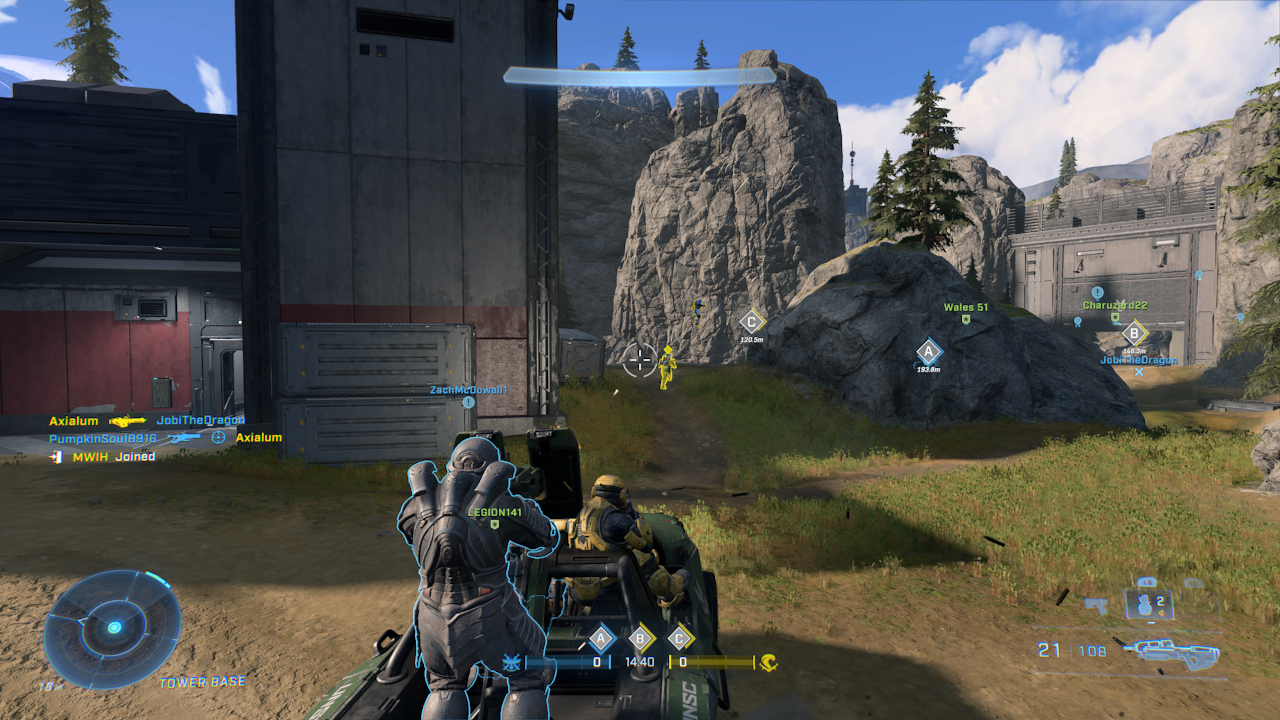Click zone marker B on the score bar
The image size is (1280, 720).
click(640, 637)
